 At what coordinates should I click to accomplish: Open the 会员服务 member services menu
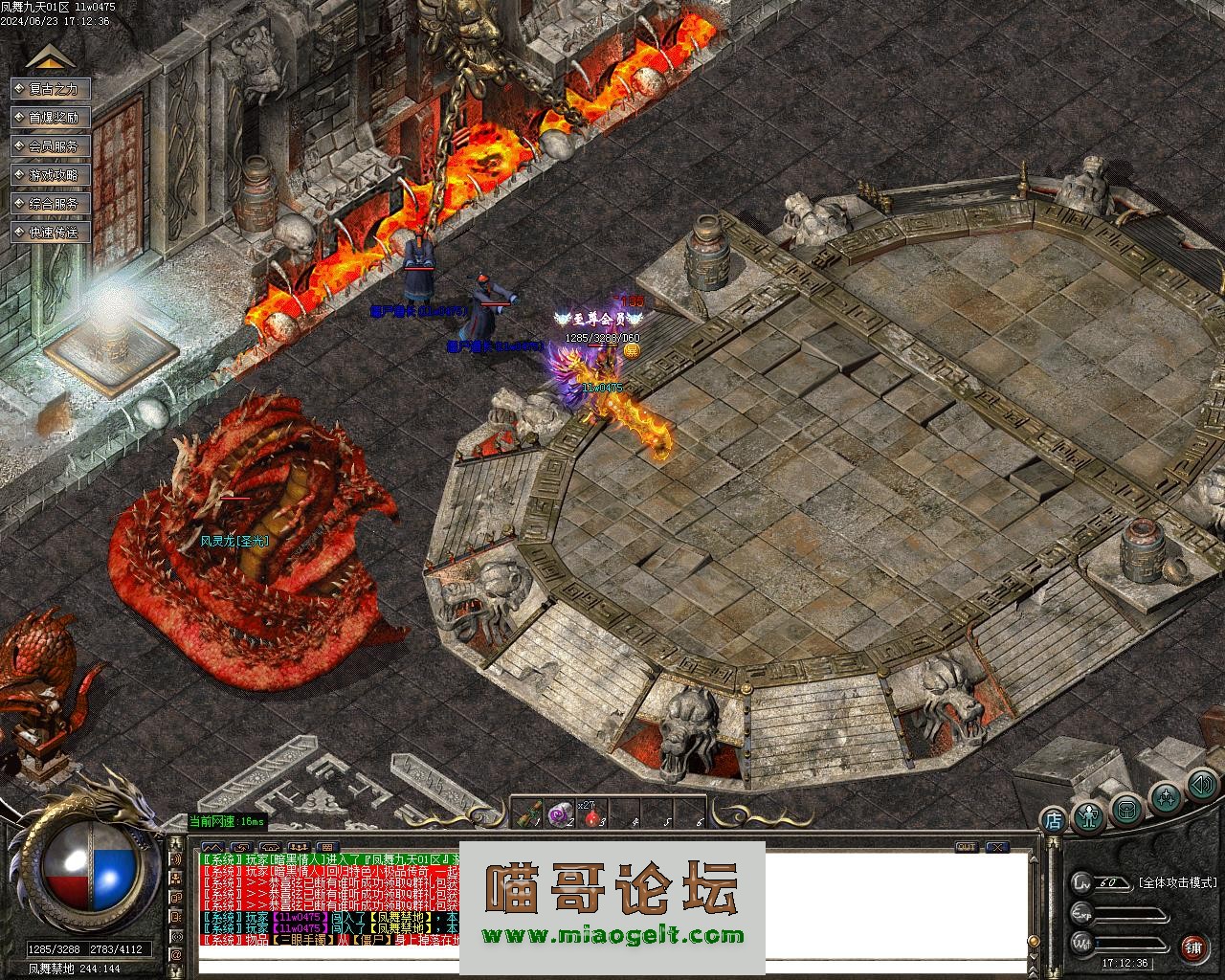(x=51, y=146)
